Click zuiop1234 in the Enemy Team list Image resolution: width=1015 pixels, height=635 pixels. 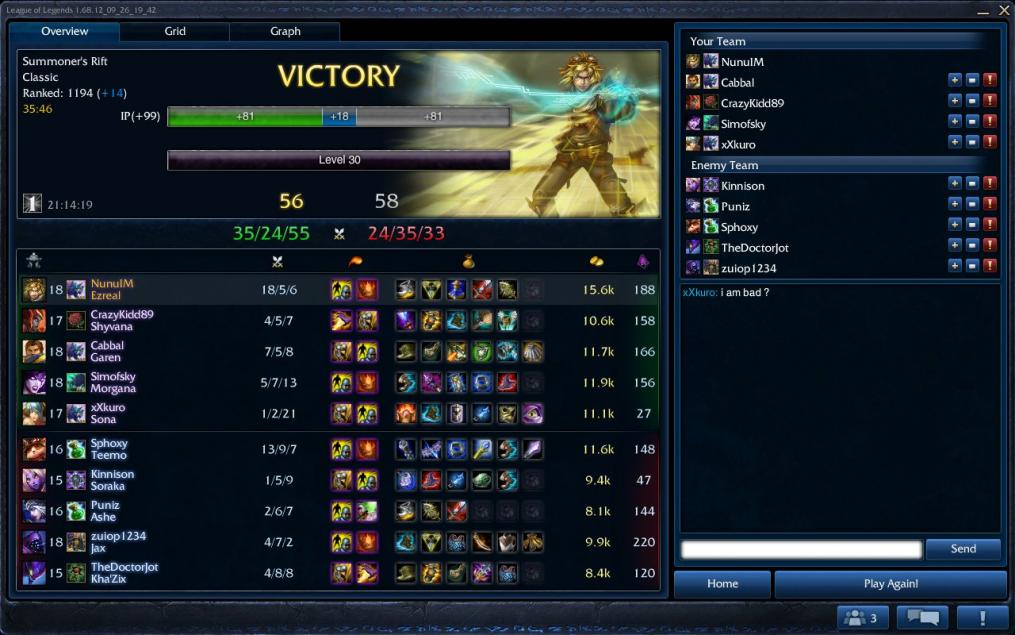tap(748, 268)
